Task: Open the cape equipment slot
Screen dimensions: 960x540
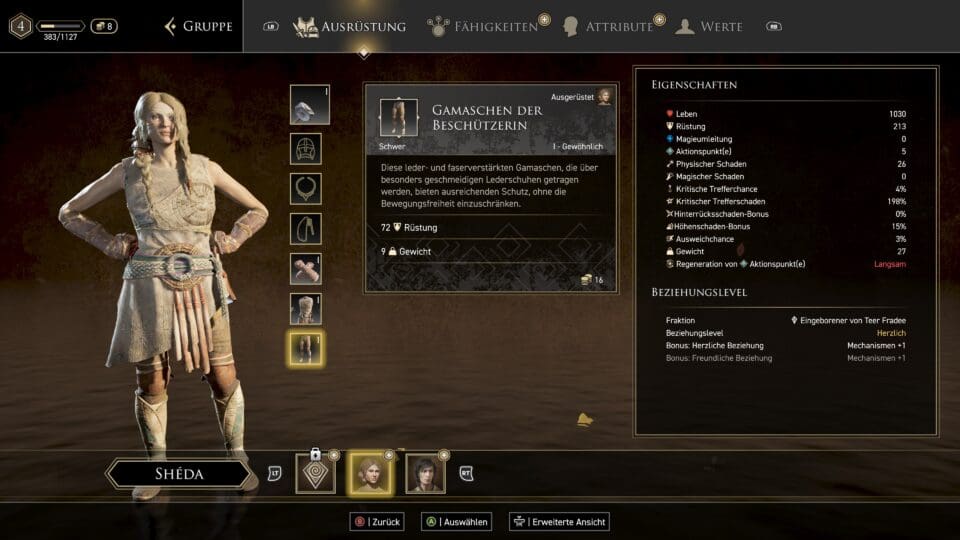Action: click(306, 228)
